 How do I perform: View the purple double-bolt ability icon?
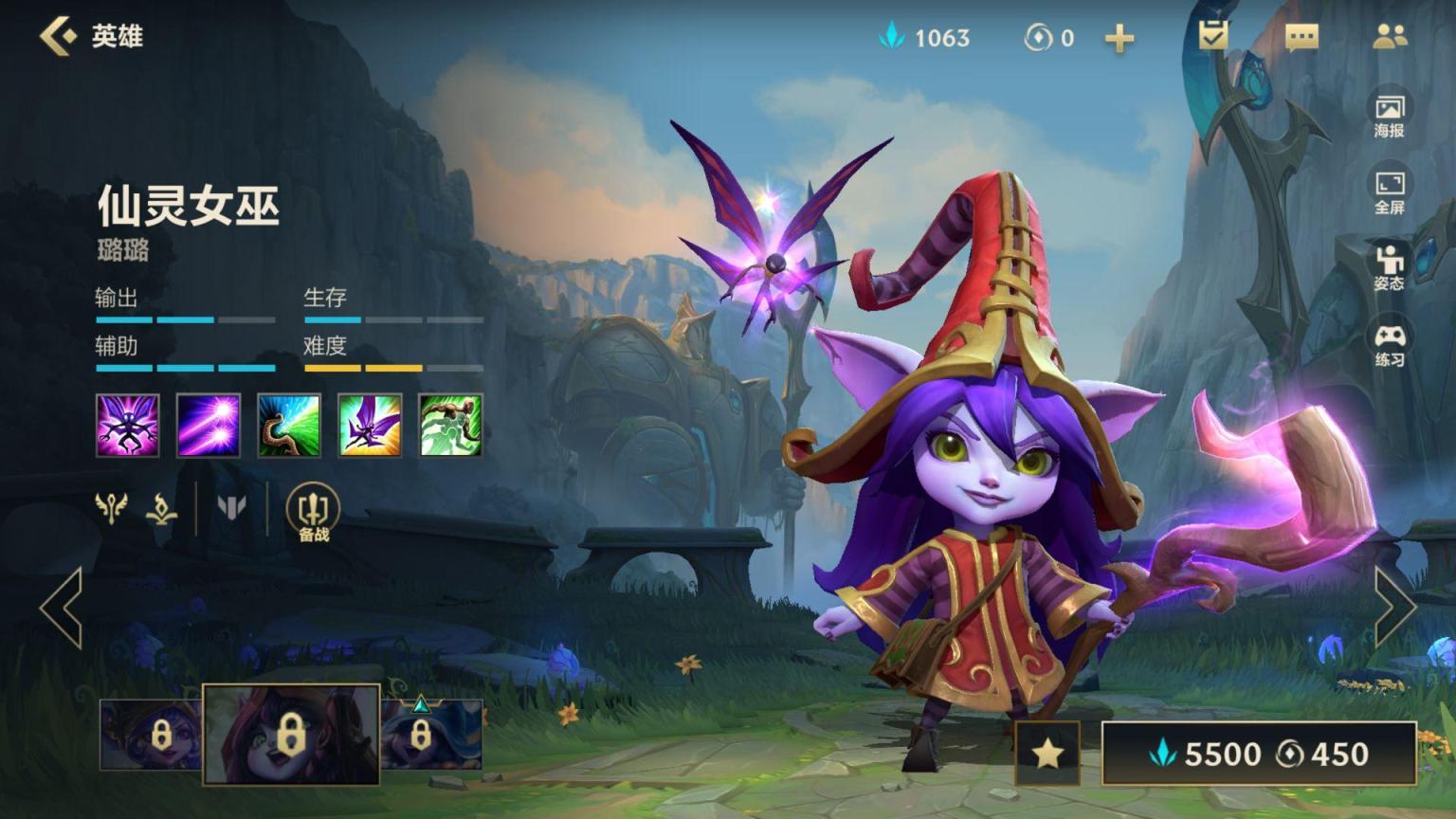coord(209,426)
